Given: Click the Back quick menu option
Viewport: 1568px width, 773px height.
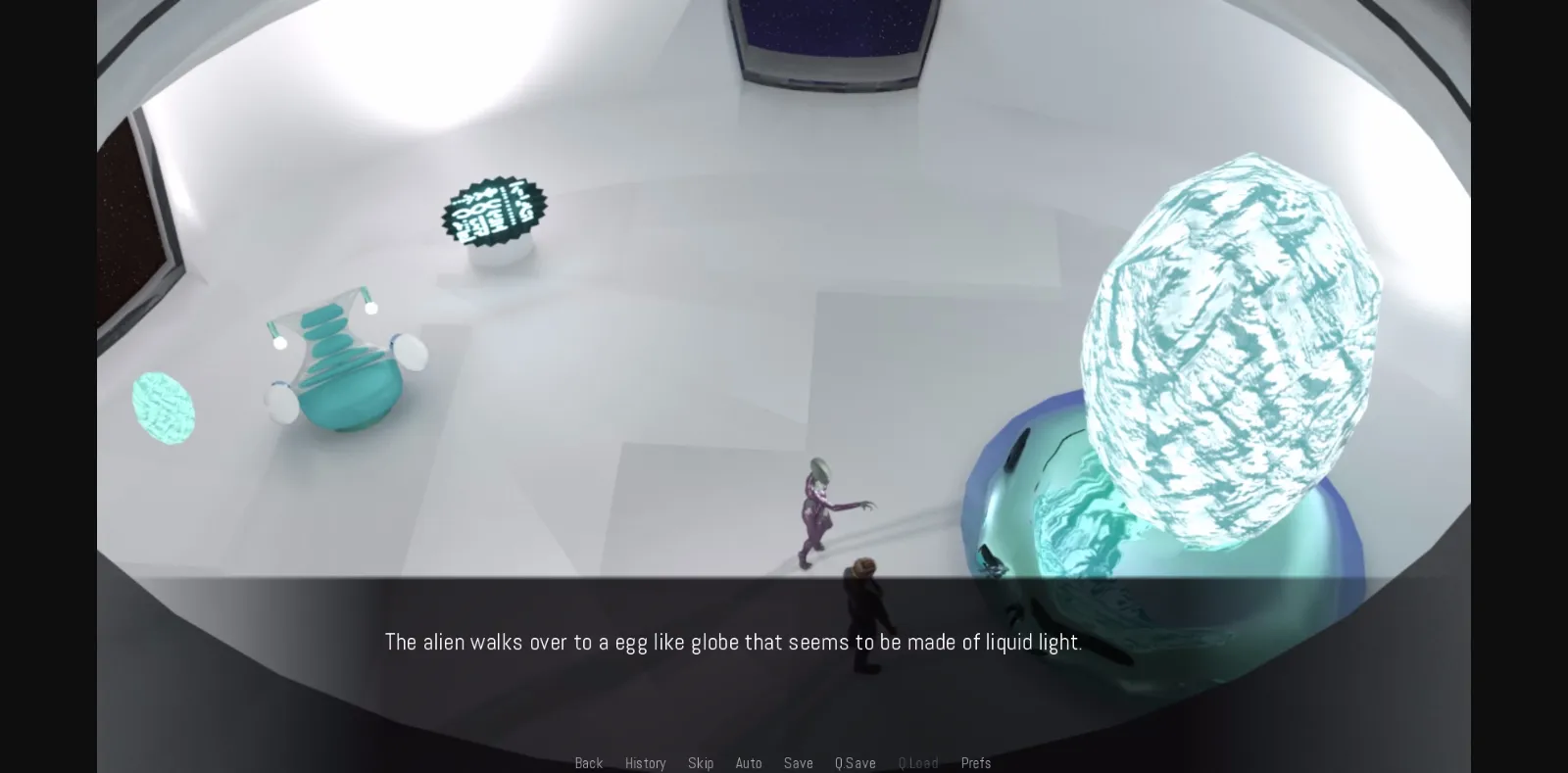Looking at the screenshot, I should click(x=588, y=762).
